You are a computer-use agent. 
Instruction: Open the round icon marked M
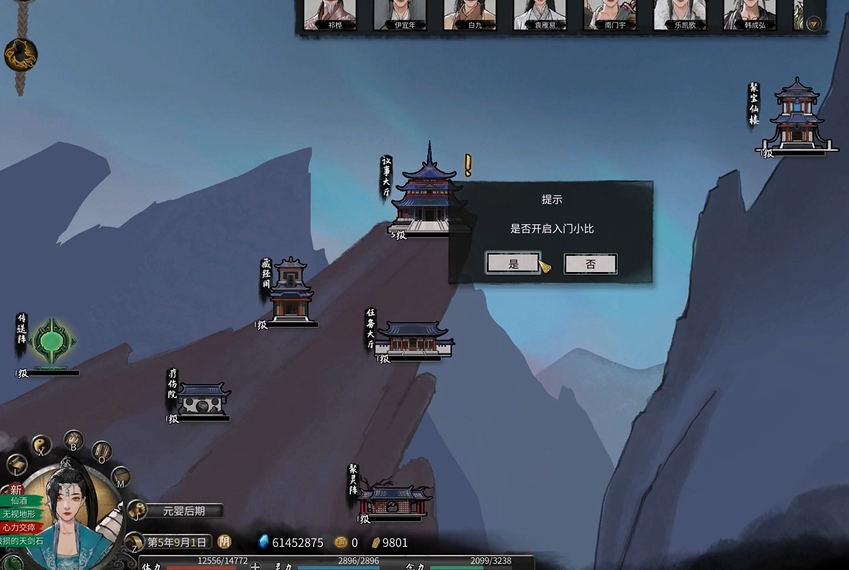120,477
